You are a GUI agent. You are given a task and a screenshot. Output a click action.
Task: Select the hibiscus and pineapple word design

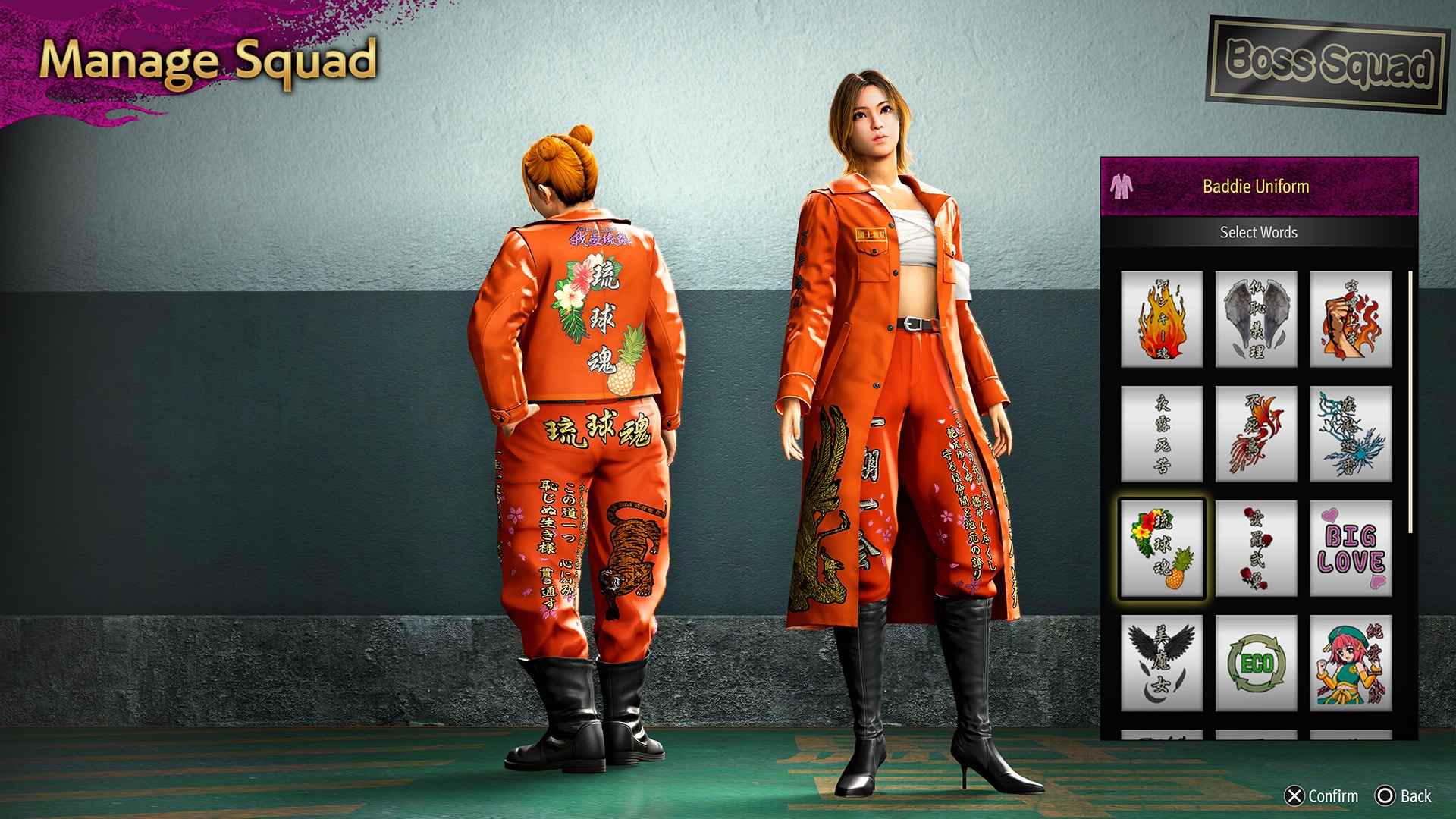point(1162,548)
